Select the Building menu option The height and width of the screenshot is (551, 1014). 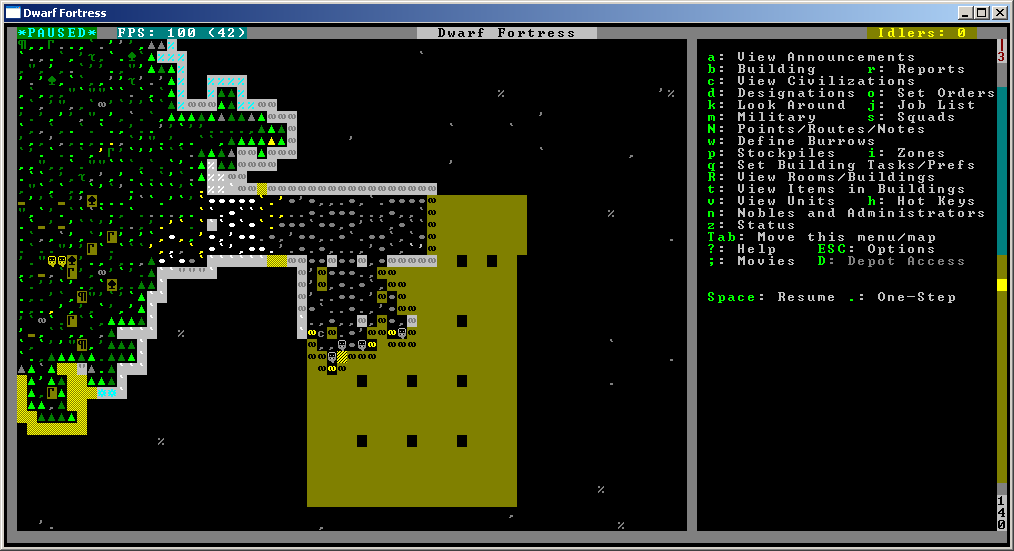click(776, 69)
